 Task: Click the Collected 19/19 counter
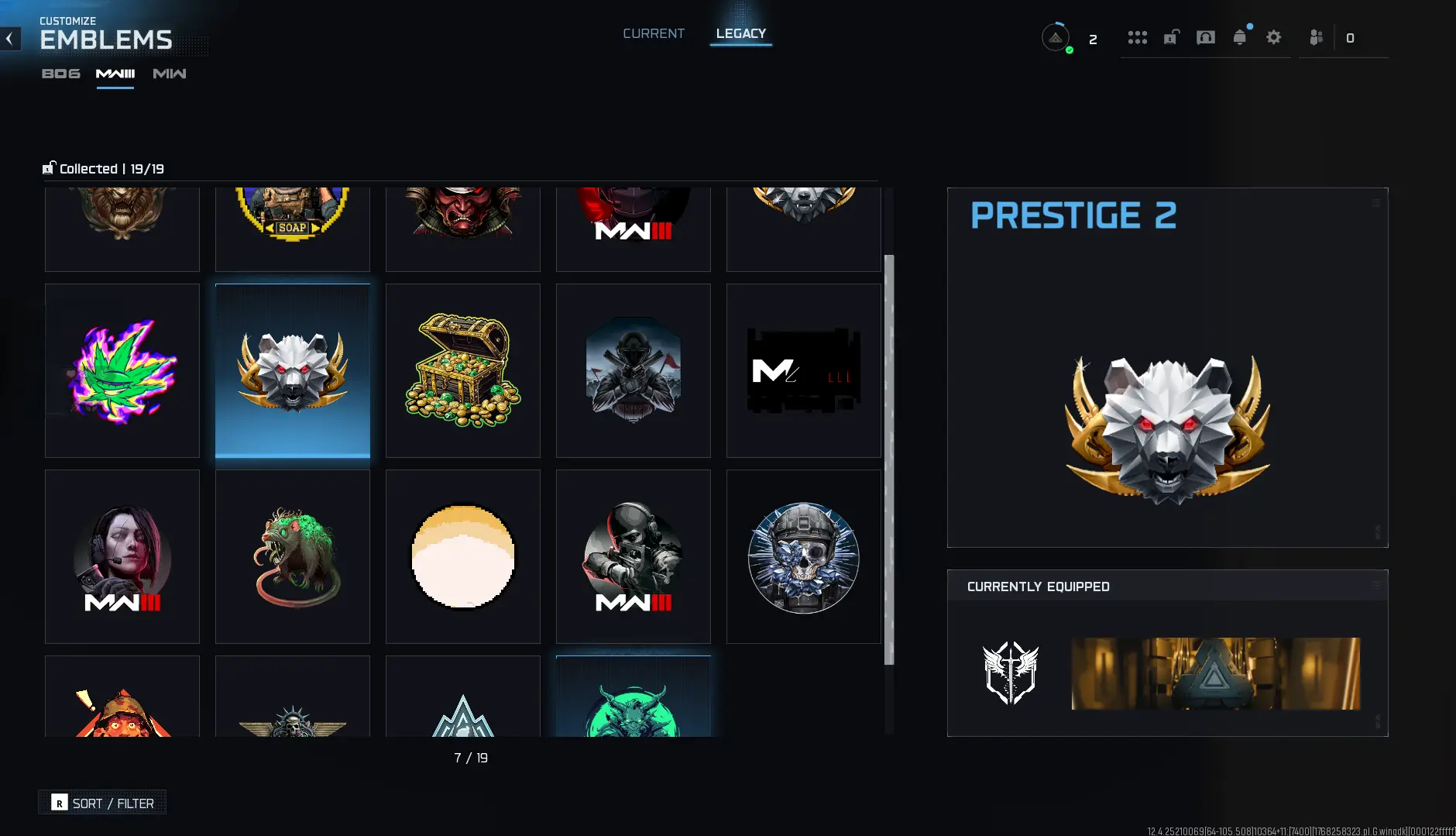(103, 168)
